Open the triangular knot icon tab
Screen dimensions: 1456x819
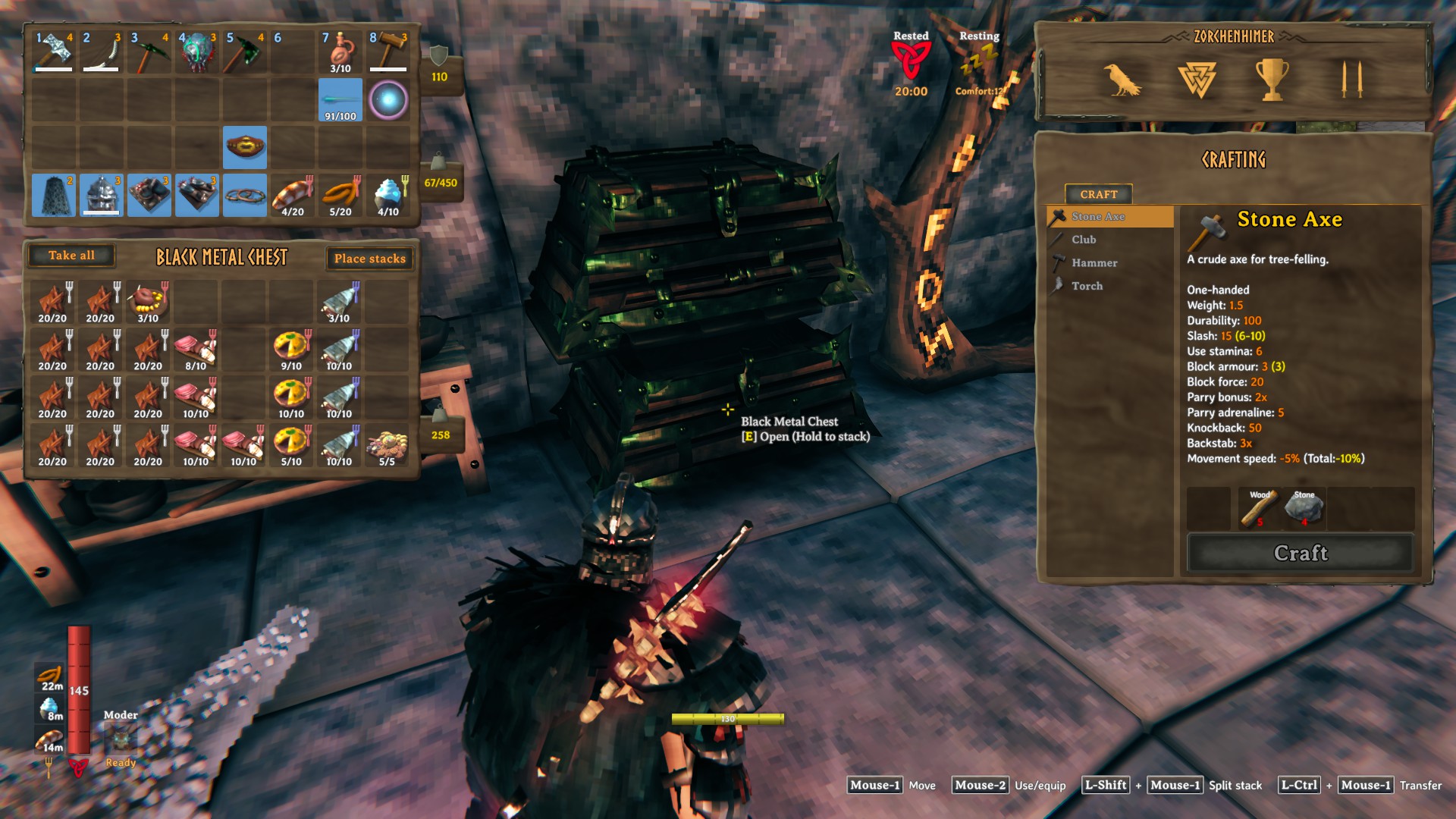point(1197,80)
